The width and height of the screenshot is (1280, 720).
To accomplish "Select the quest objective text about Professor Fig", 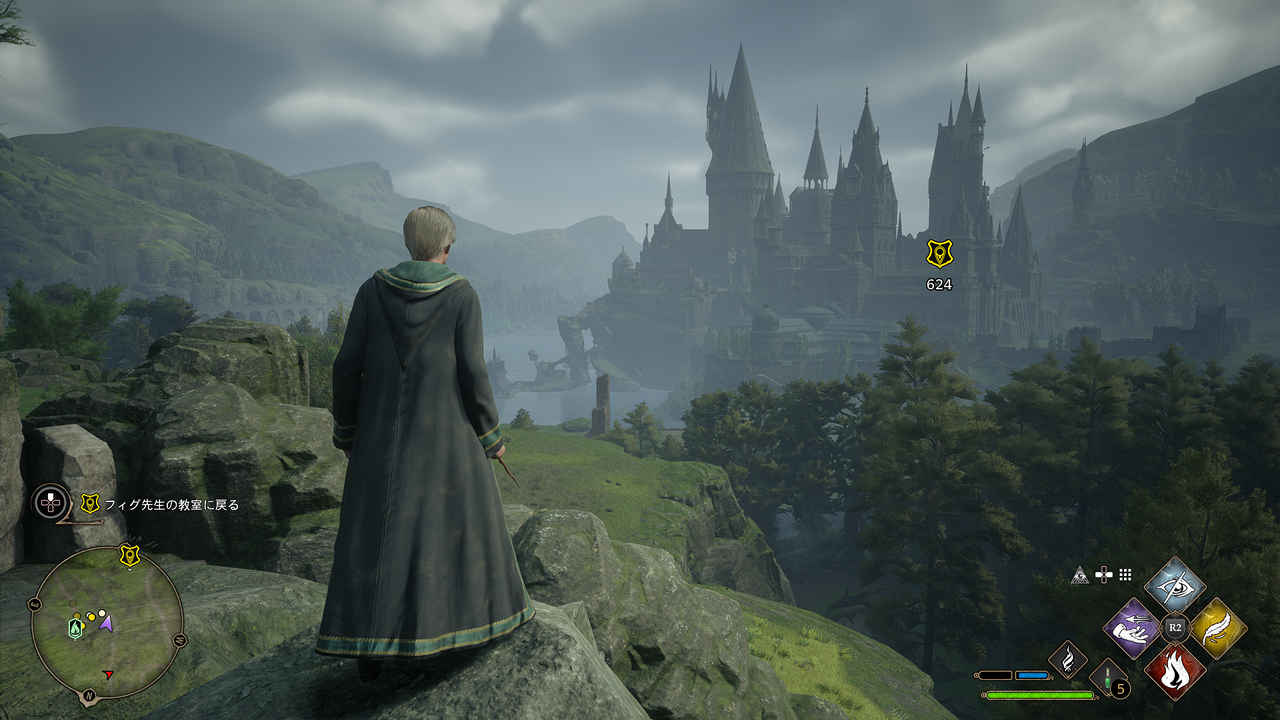I will tap(171, 505).
